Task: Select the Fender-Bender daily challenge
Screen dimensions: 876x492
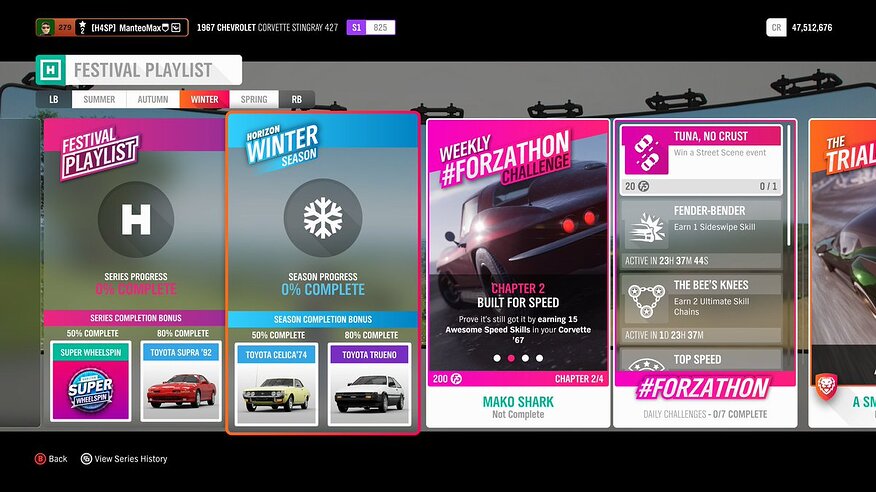Action: click(701, 232)
